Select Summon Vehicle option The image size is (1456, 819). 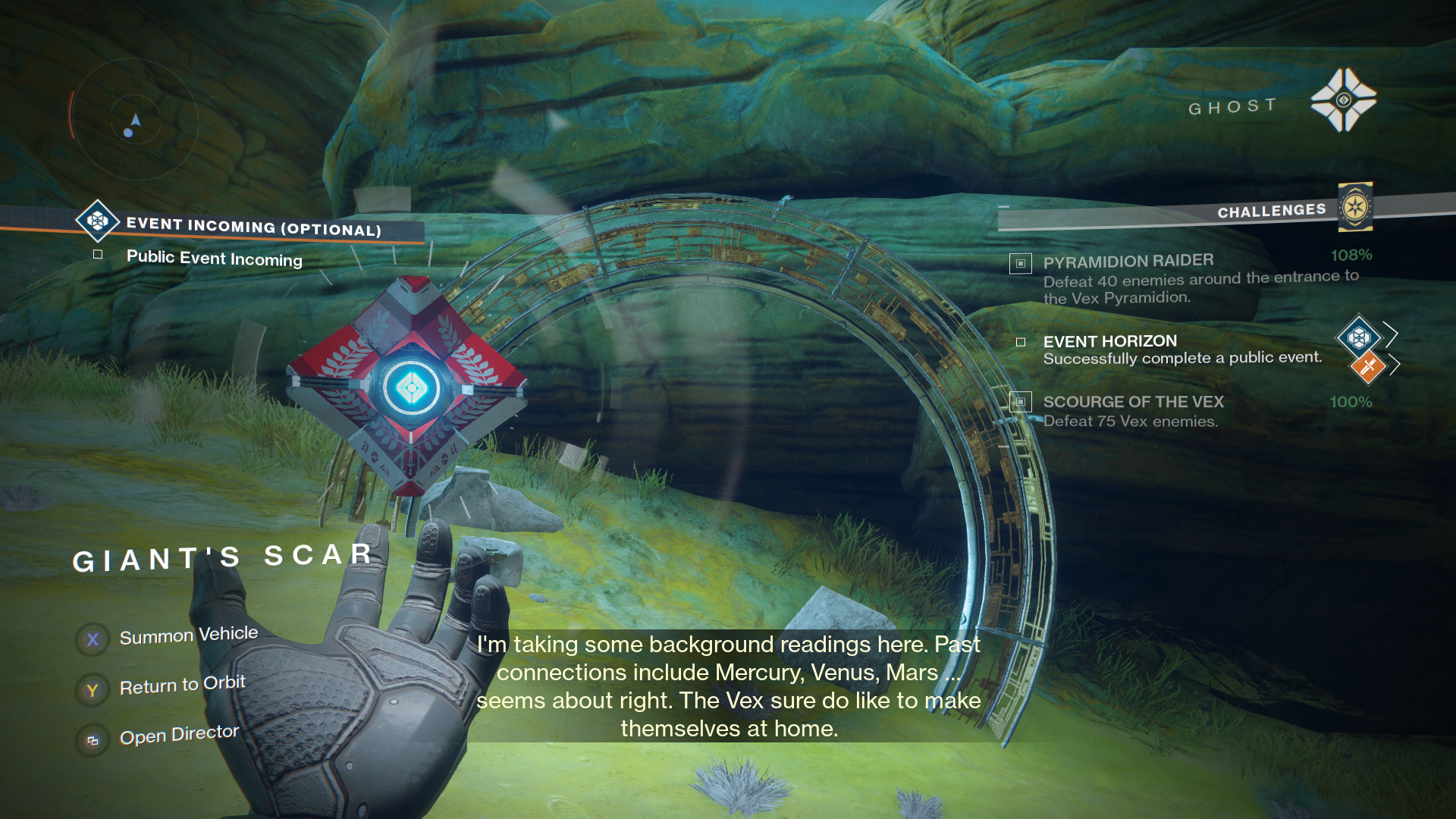click(188, 635)
